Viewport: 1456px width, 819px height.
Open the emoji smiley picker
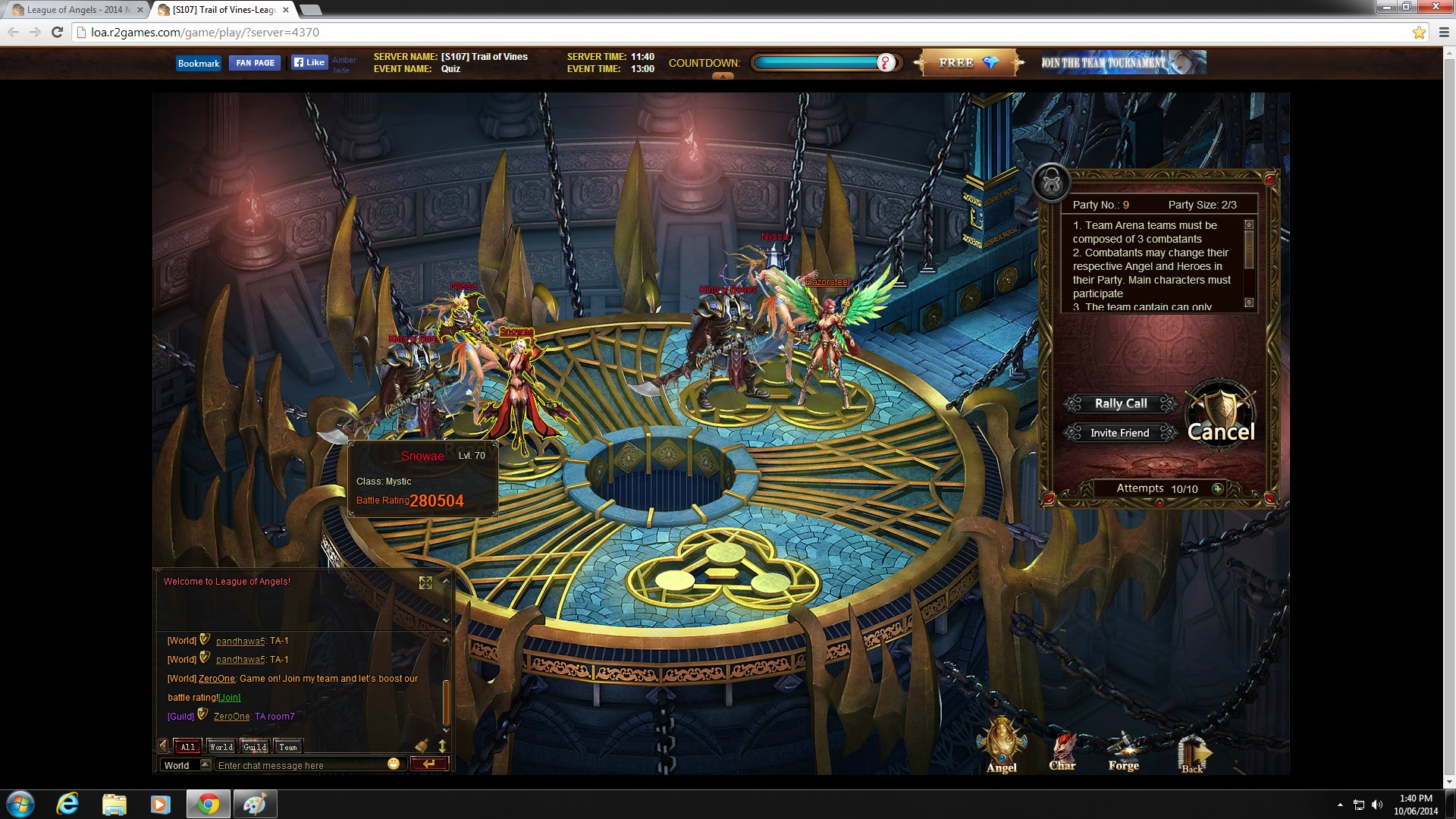click(x=394, y=764)
